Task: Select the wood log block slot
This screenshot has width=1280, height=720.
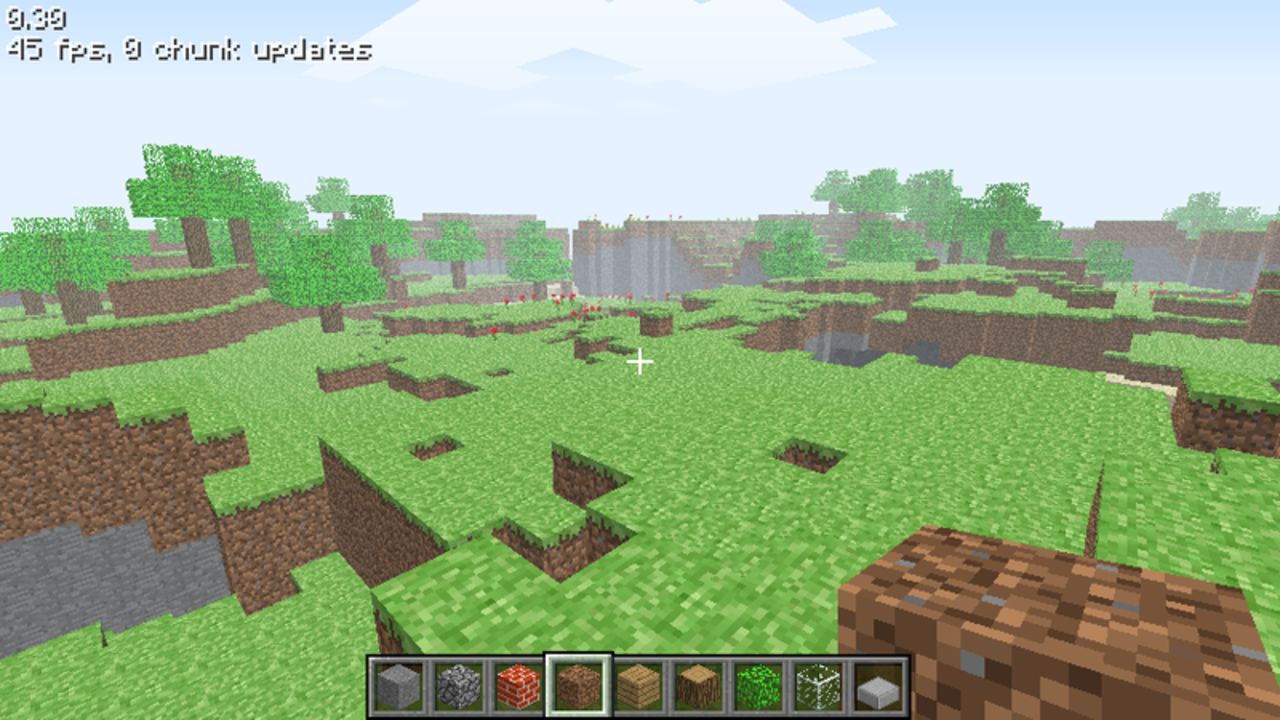Action: click(x=700, y=688)
